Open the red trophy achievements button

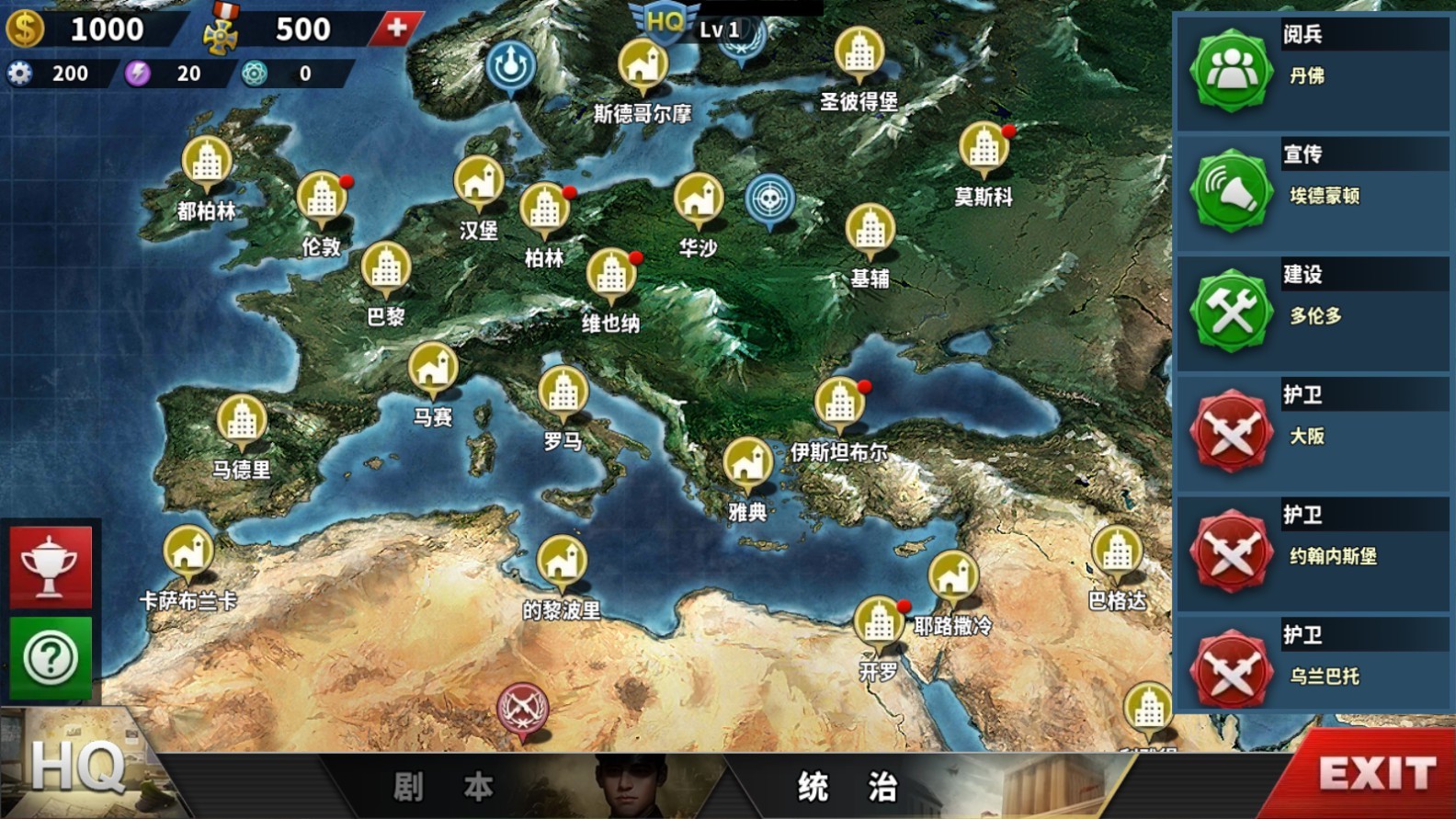pos(51,567)
